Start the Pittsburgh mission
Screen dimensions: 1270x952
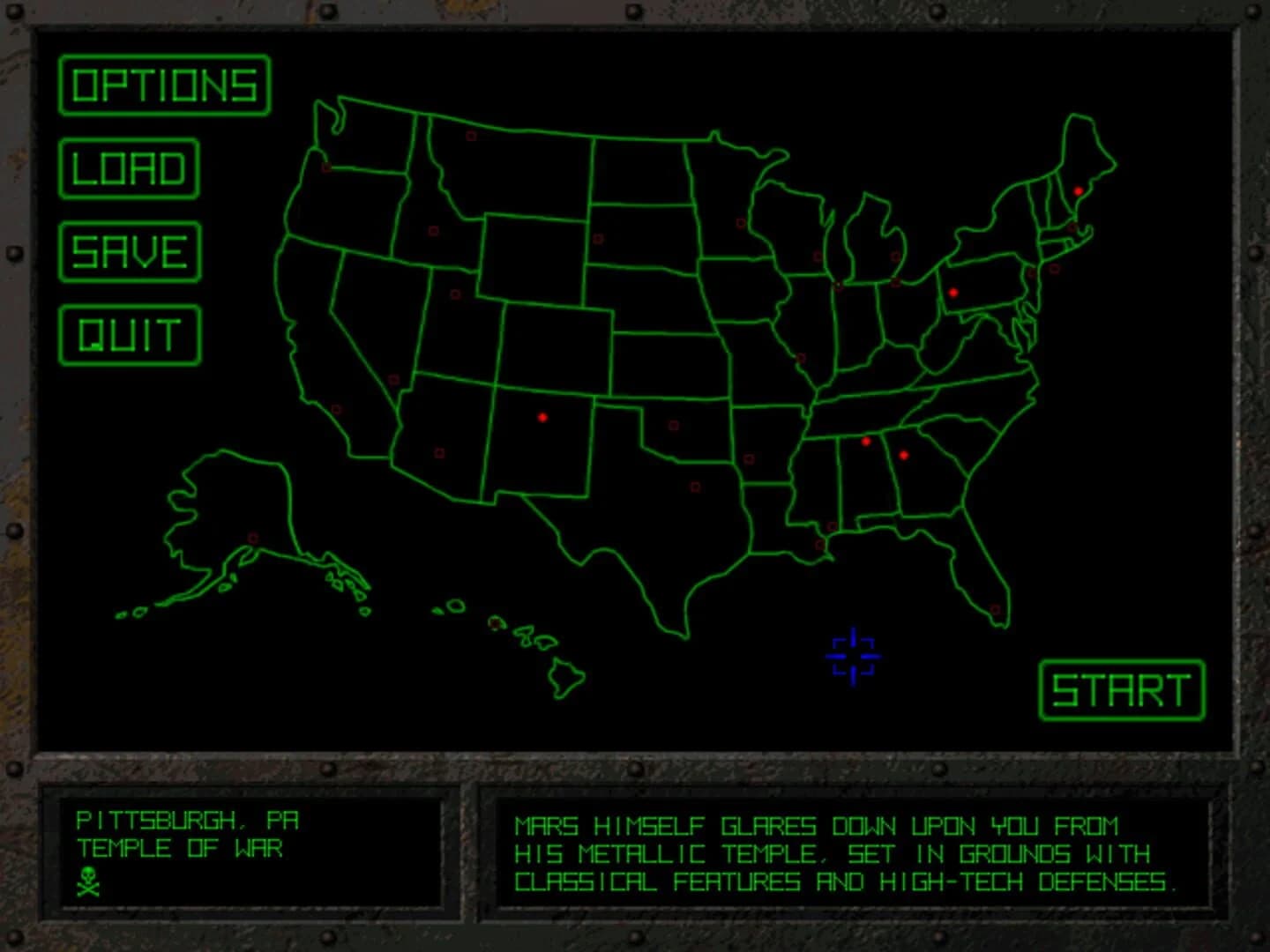pos(1120,692)
